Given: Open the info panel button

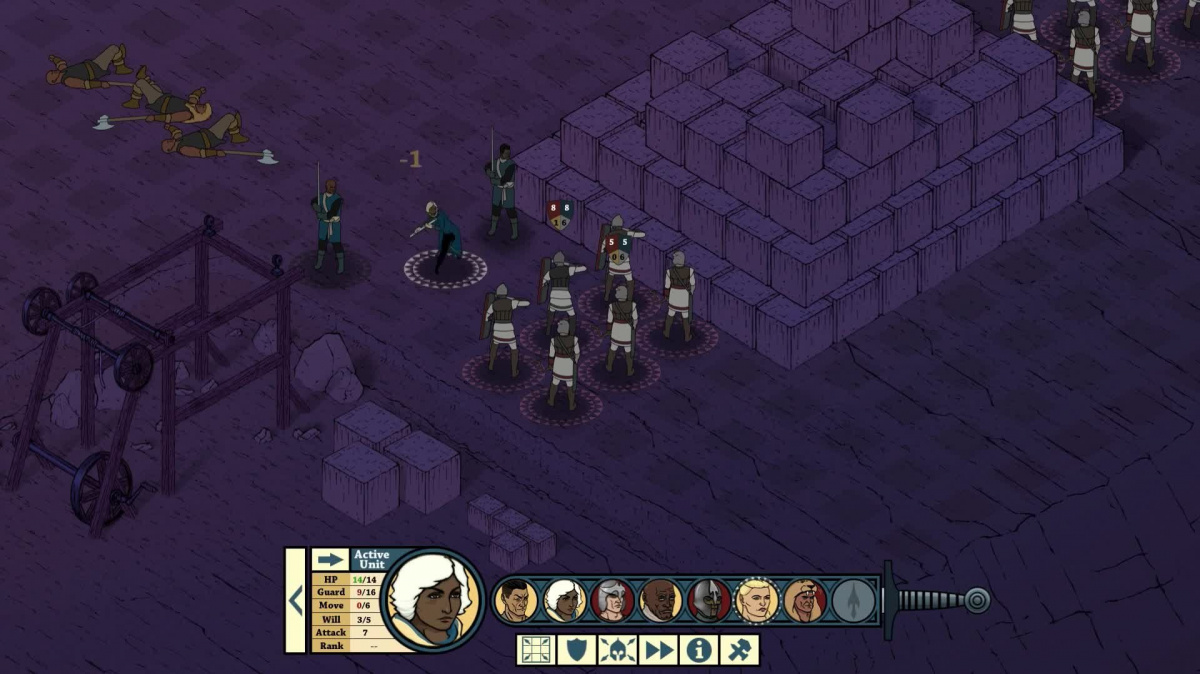Looking at the screenshot, I should 698,650.
